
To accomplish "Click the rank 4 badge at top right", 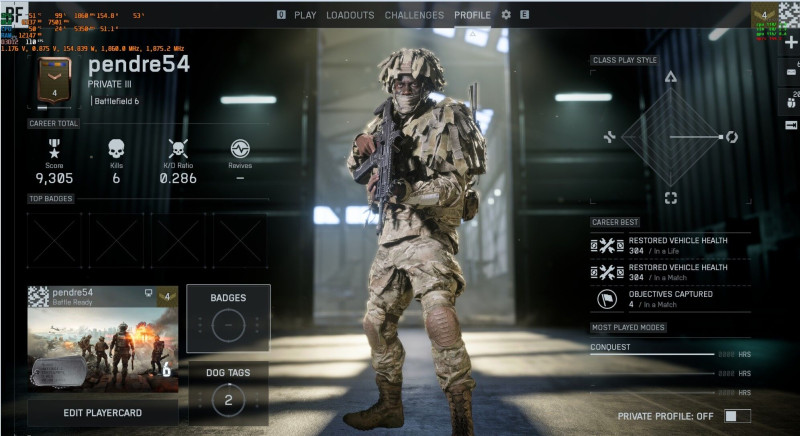I will pos(764,16).
